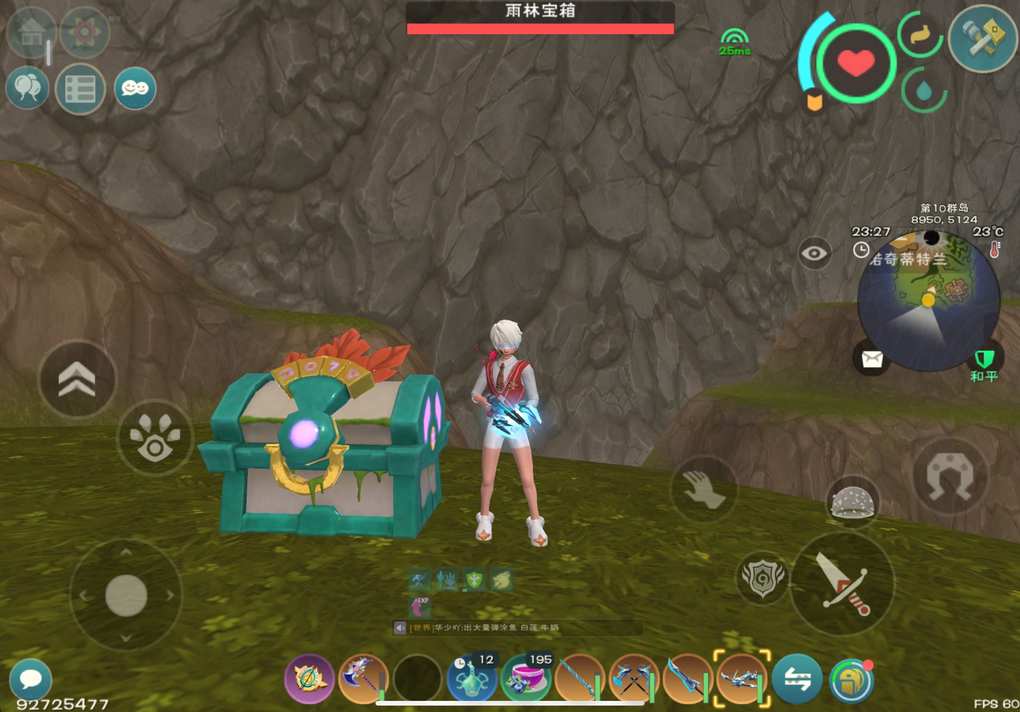Tap the horseshoe mount button
Image resolution: width=1020 pixels, height=712 pixels.
coord(949,475)
